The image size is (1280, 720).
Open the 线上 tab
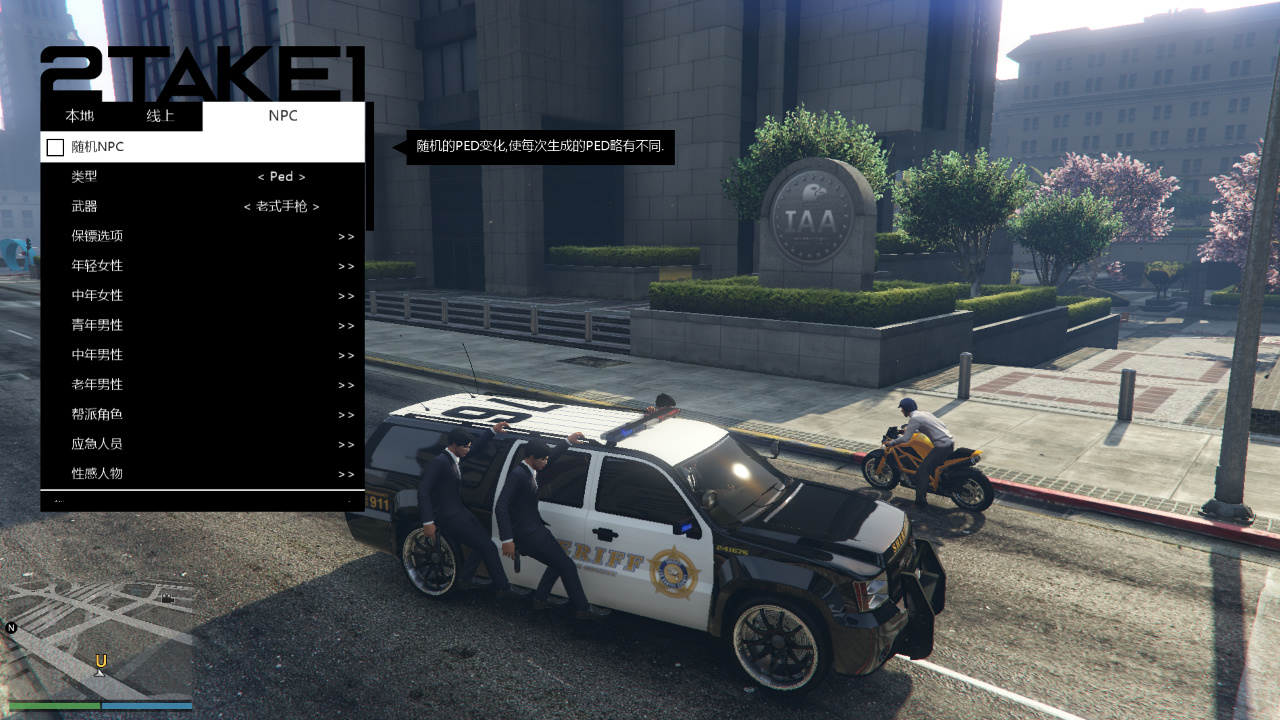[x=160, y=116]
